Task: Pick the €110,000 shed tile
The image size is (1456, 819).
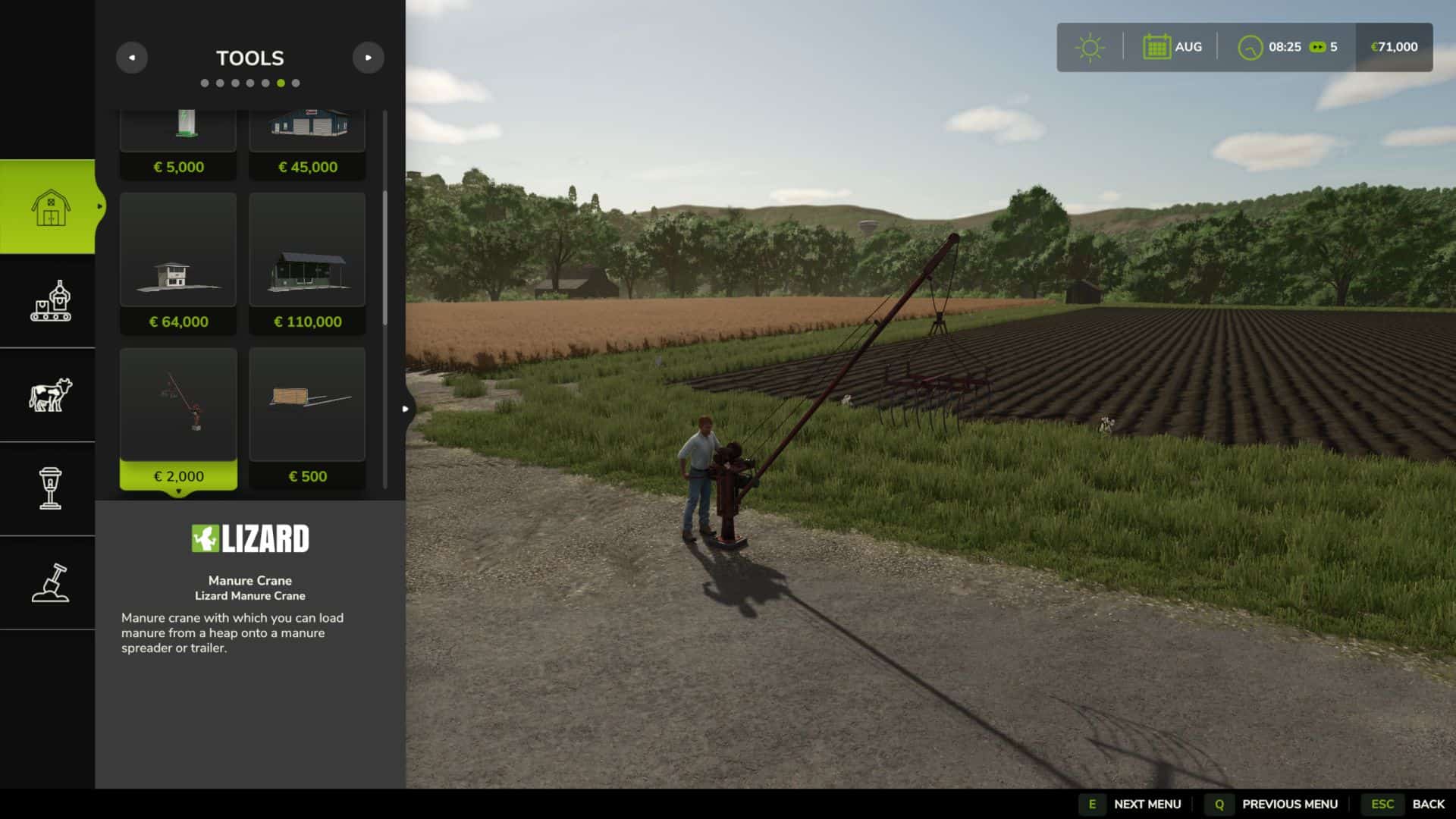Action: click(307, 262)
